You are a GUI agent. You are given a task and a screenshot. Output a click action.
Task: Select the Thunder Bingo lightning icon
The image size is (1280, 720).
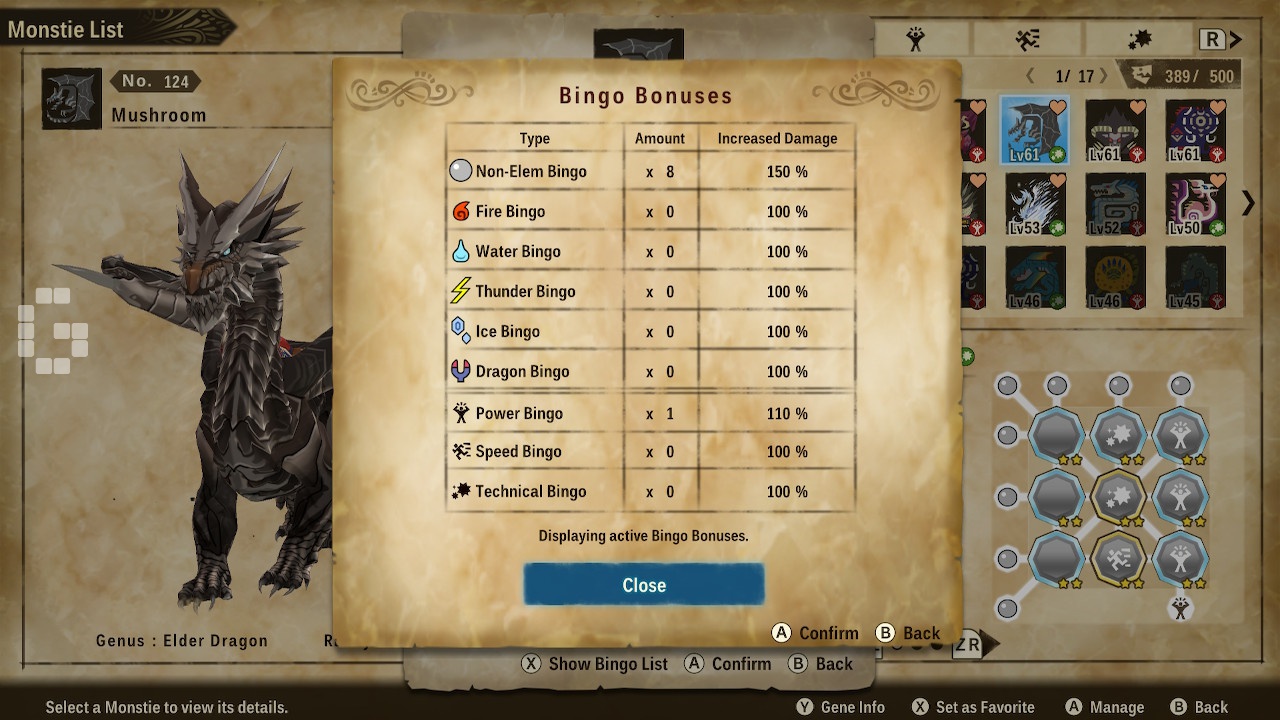(460, 291)
